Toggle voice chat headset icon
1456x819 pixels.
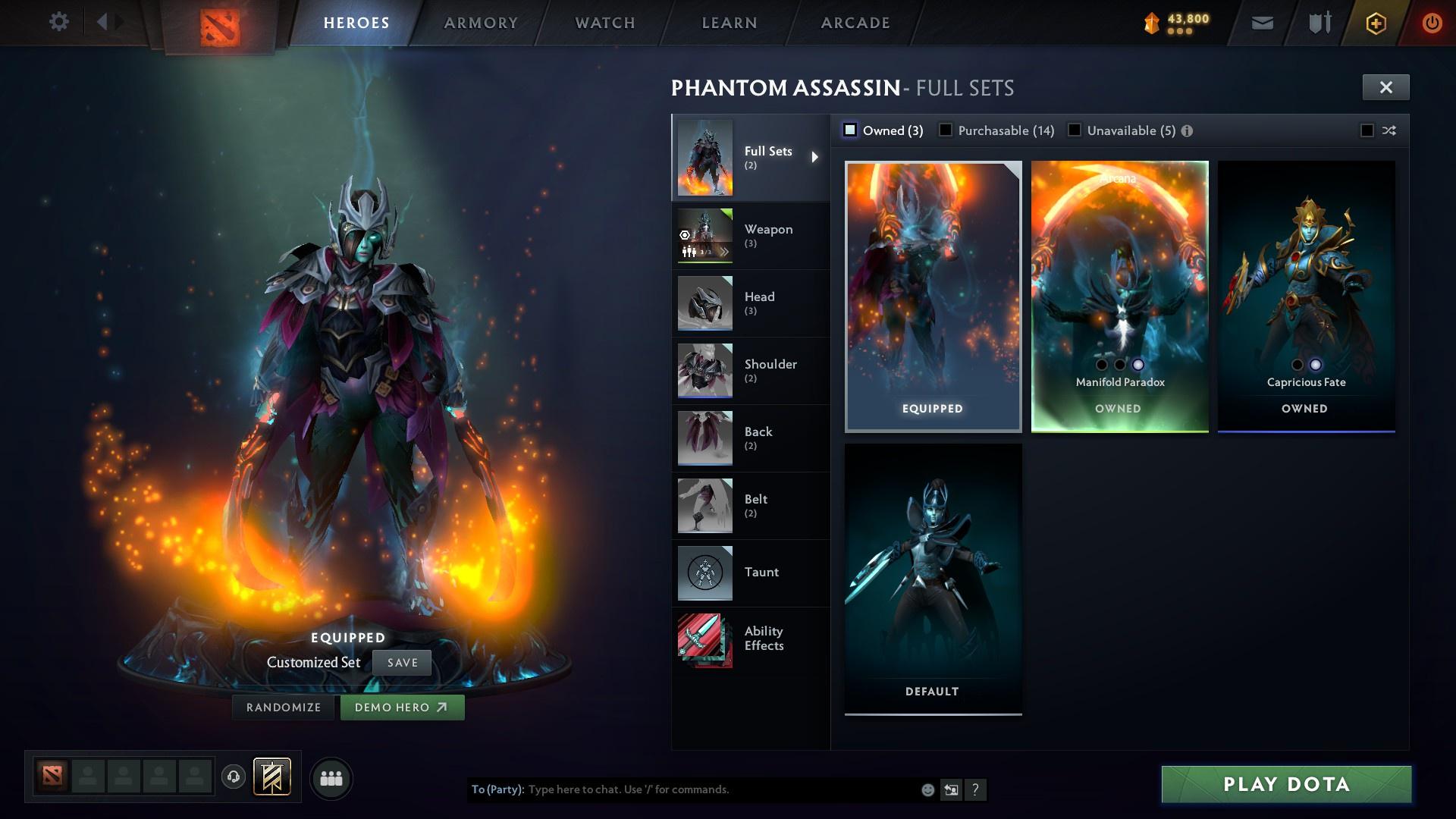232,777
